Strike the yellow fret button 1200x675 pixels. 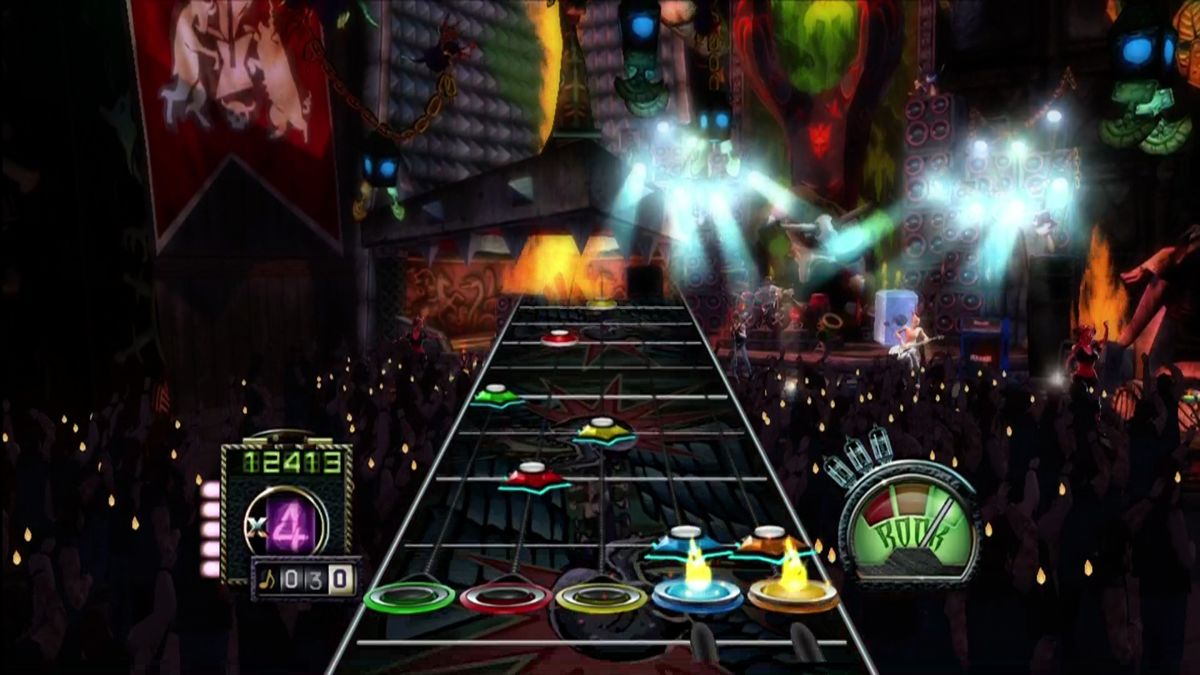coord(601,597)
